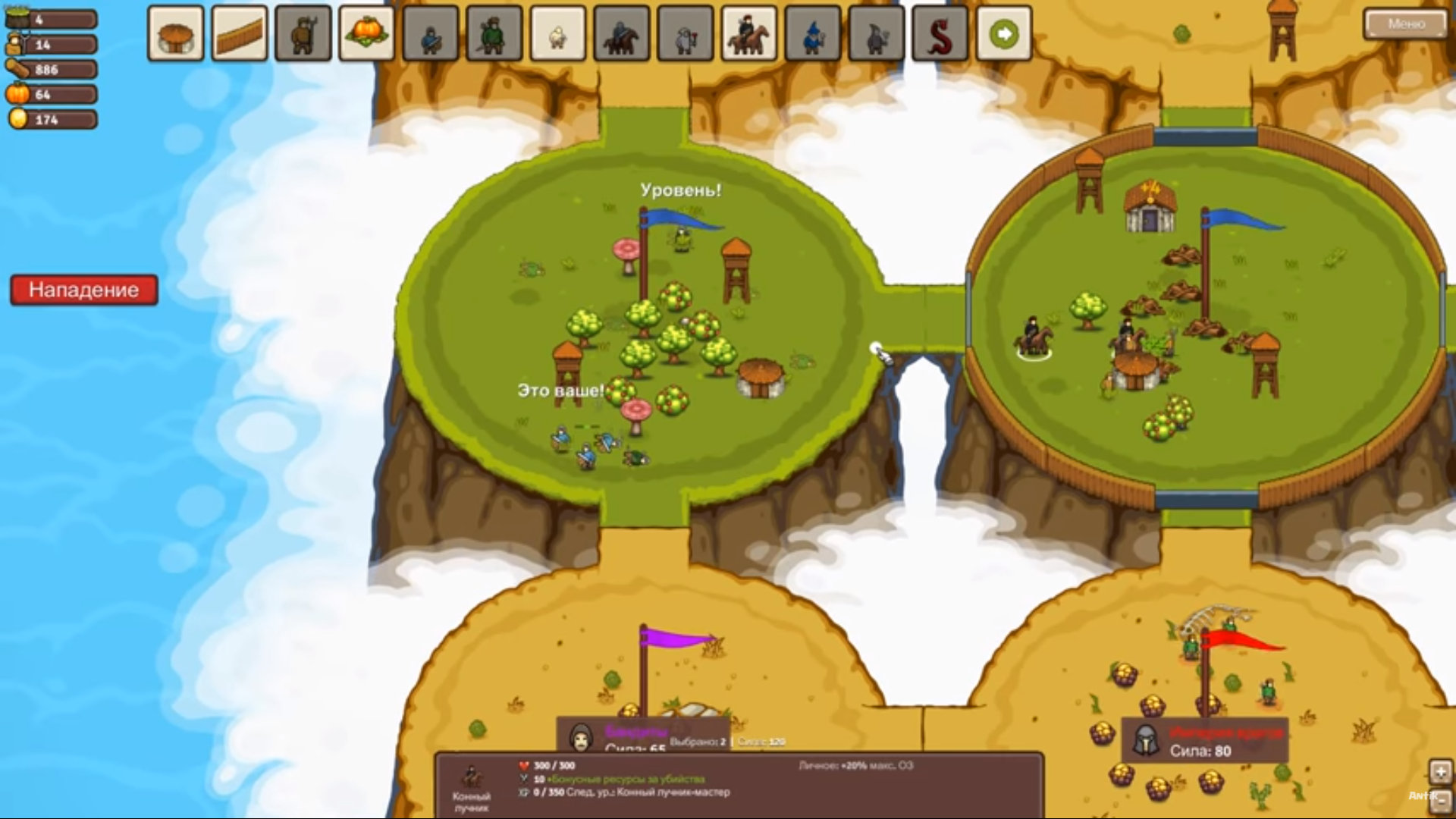The width and height of the screenshot is (1456, 819).
Task: Pick the dark mounted knight unit icon
Action: click(622, 34)
